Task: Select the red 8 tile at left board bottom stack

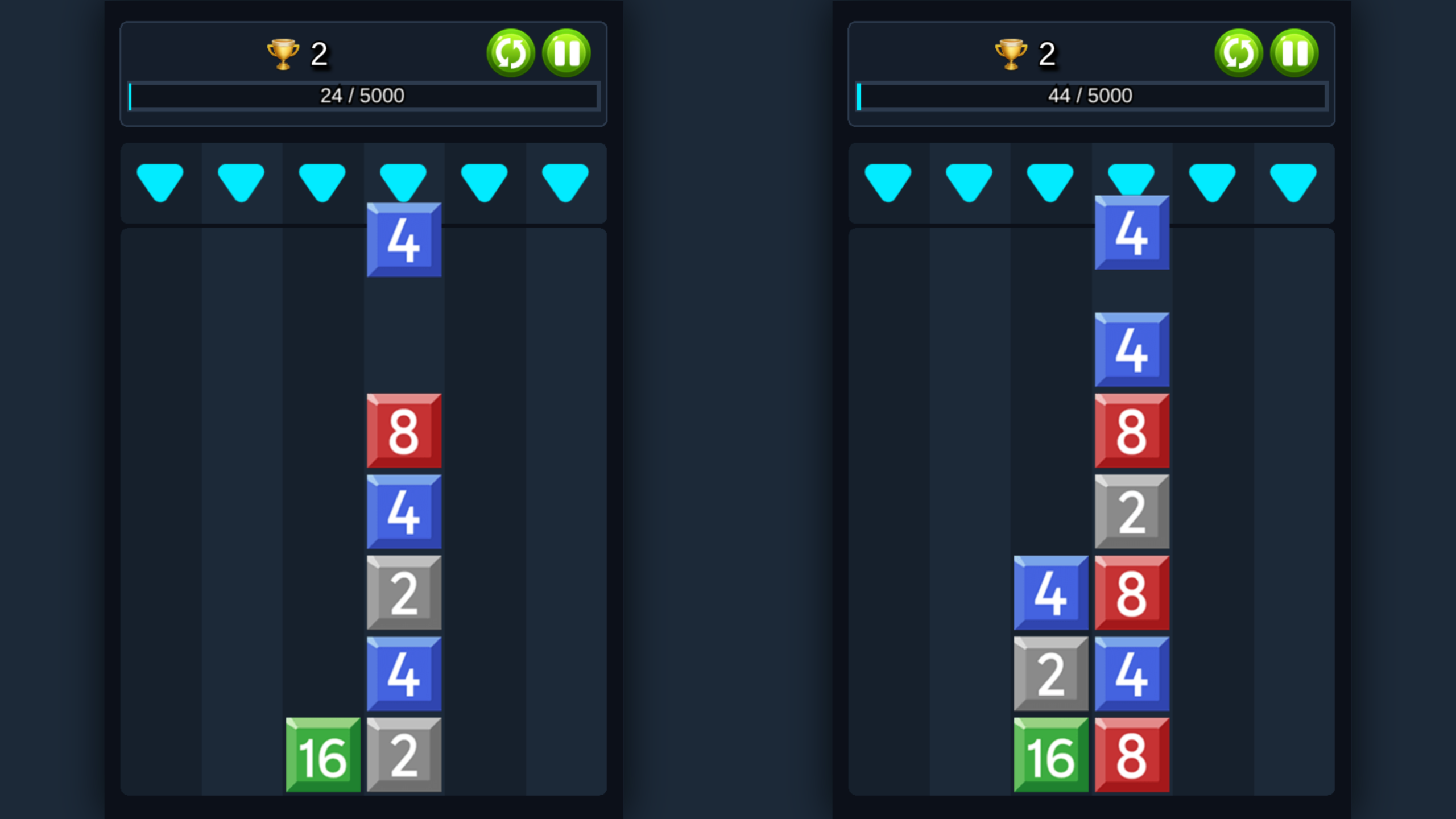Action: (x=404, y=431)
